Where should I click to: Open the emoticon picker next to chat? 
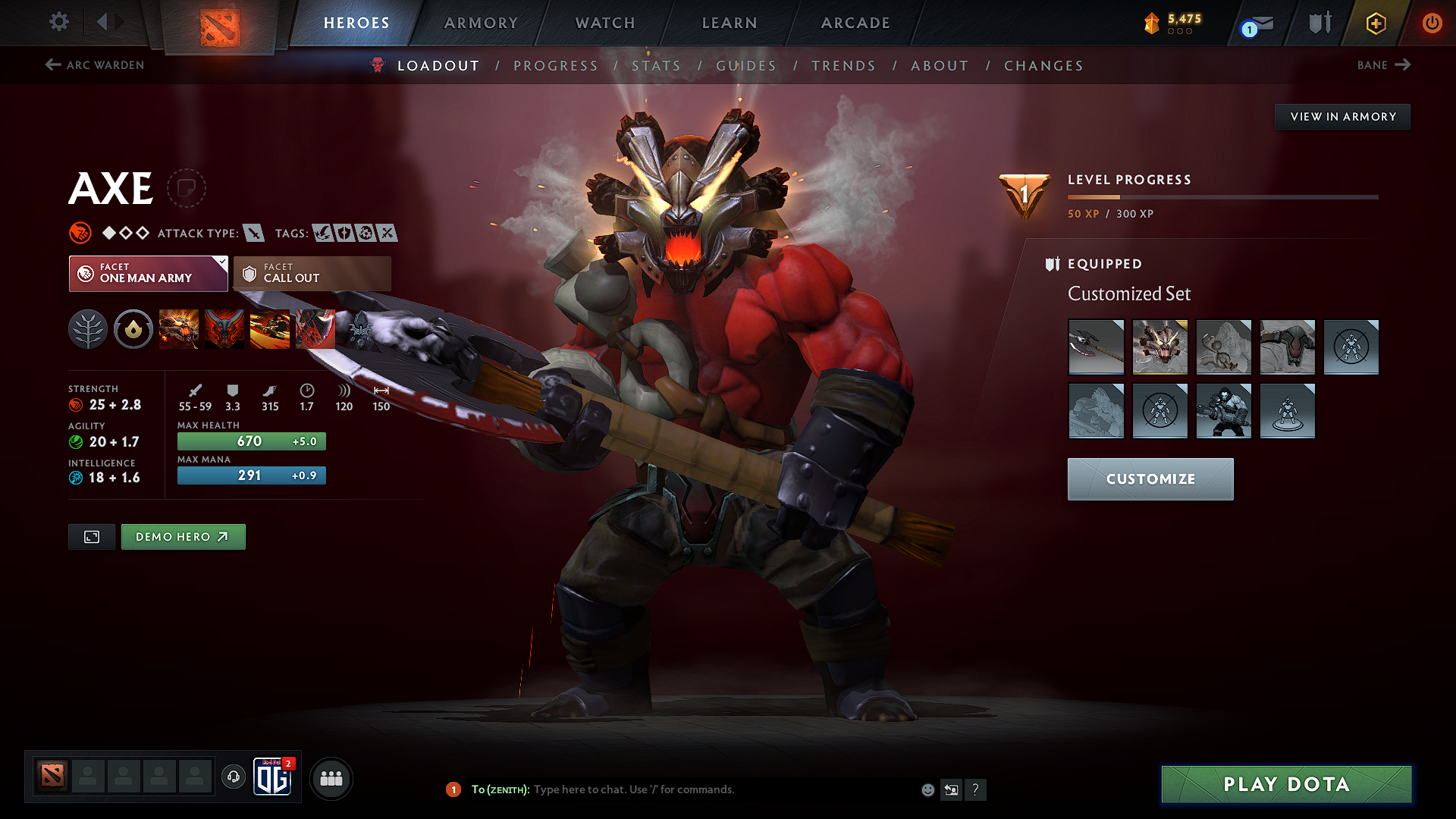tap(927, 789)
